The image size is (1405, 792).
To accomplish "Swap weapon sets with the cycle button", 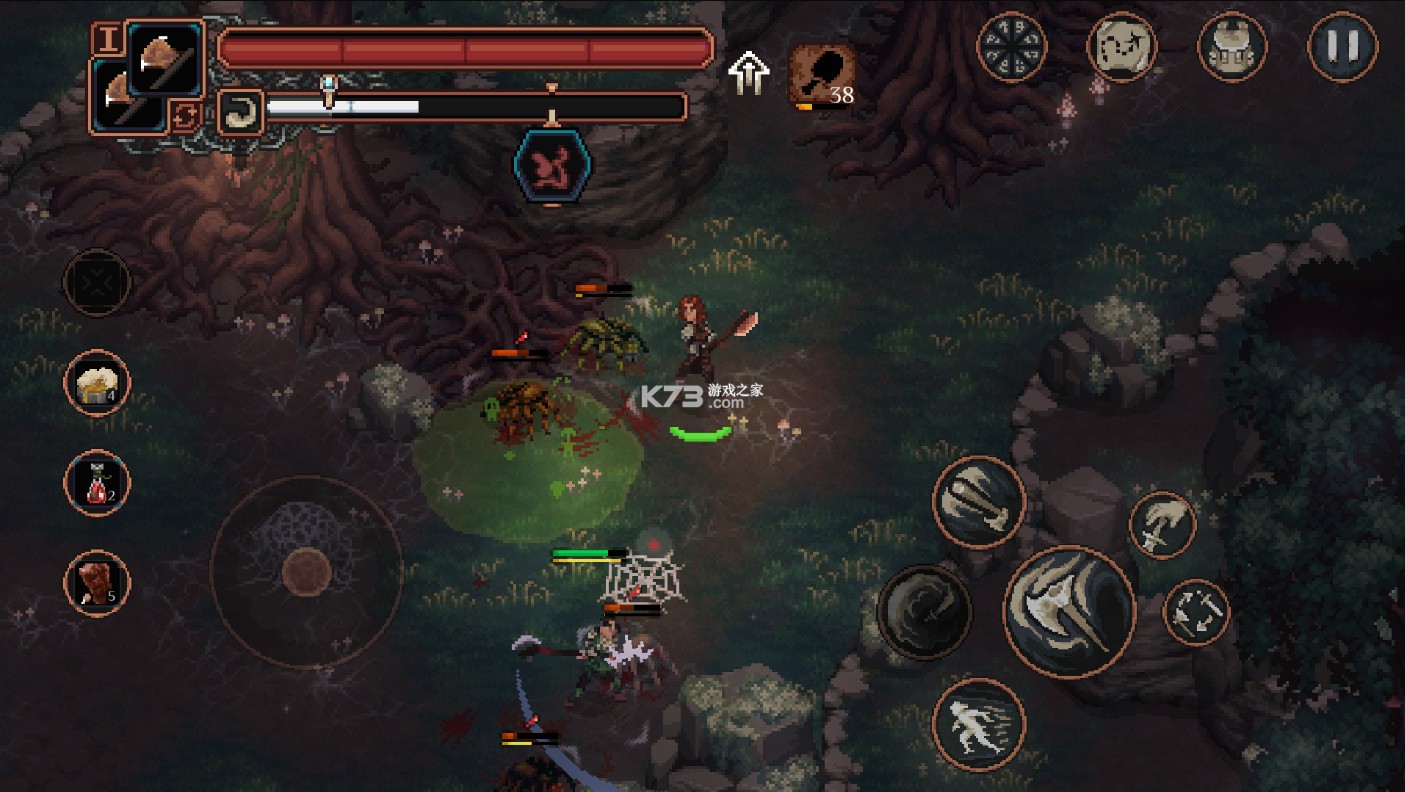I will click(x=185, y=115).
